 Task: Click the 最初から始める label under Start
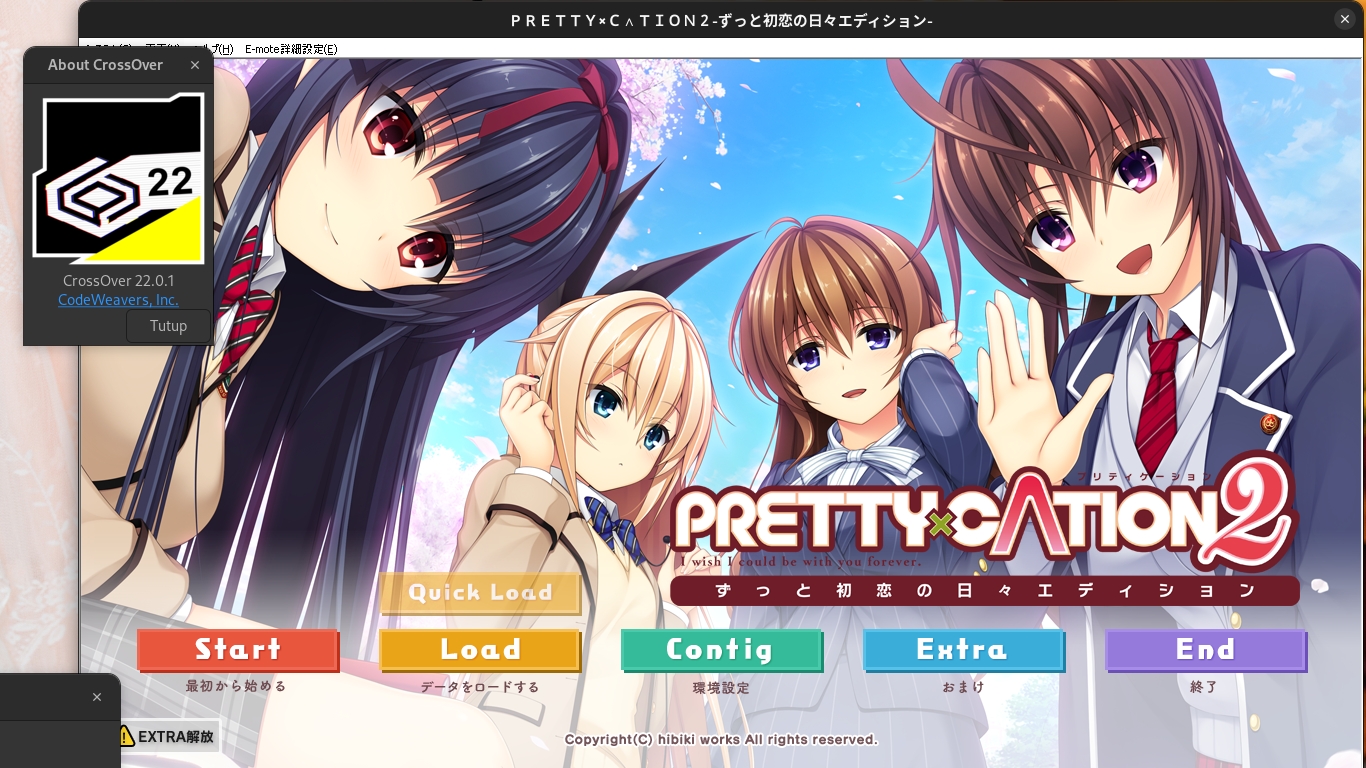tap(238, 687)
